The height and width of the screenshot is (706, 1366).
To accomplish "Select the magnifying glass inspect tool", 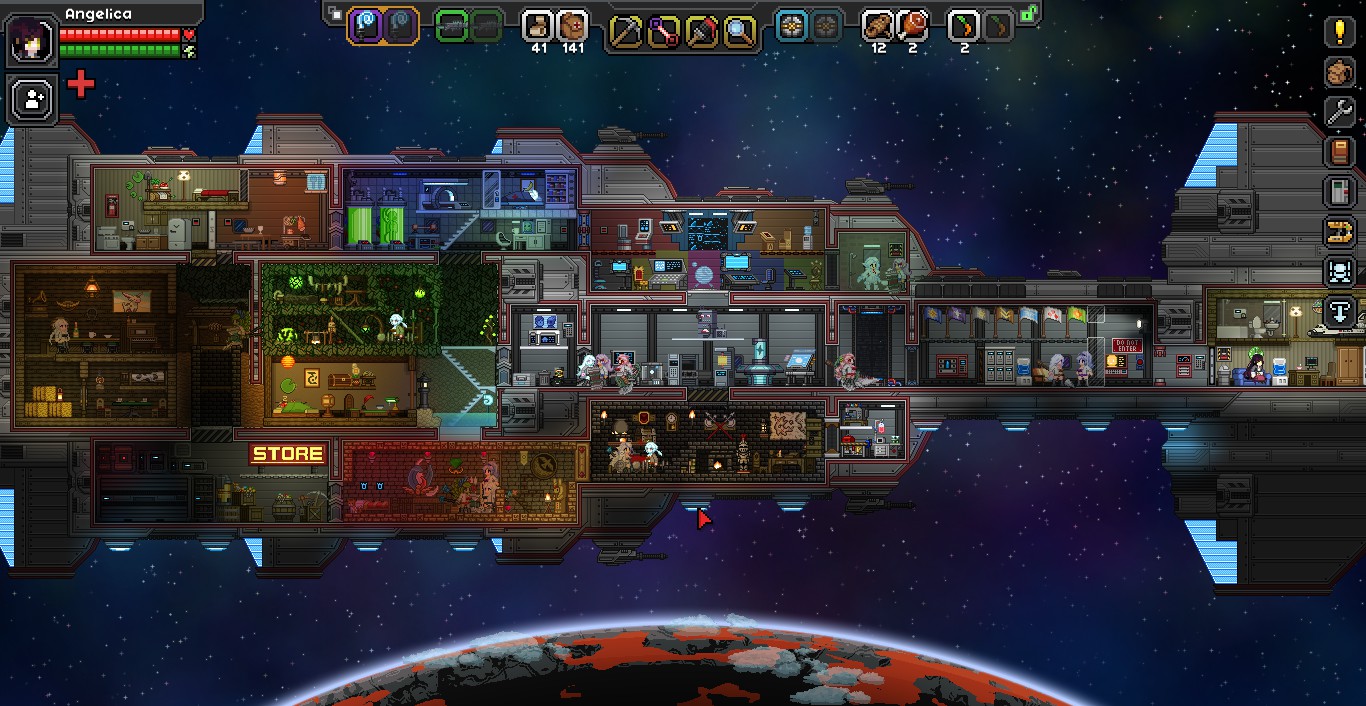I will pos(738,32).
